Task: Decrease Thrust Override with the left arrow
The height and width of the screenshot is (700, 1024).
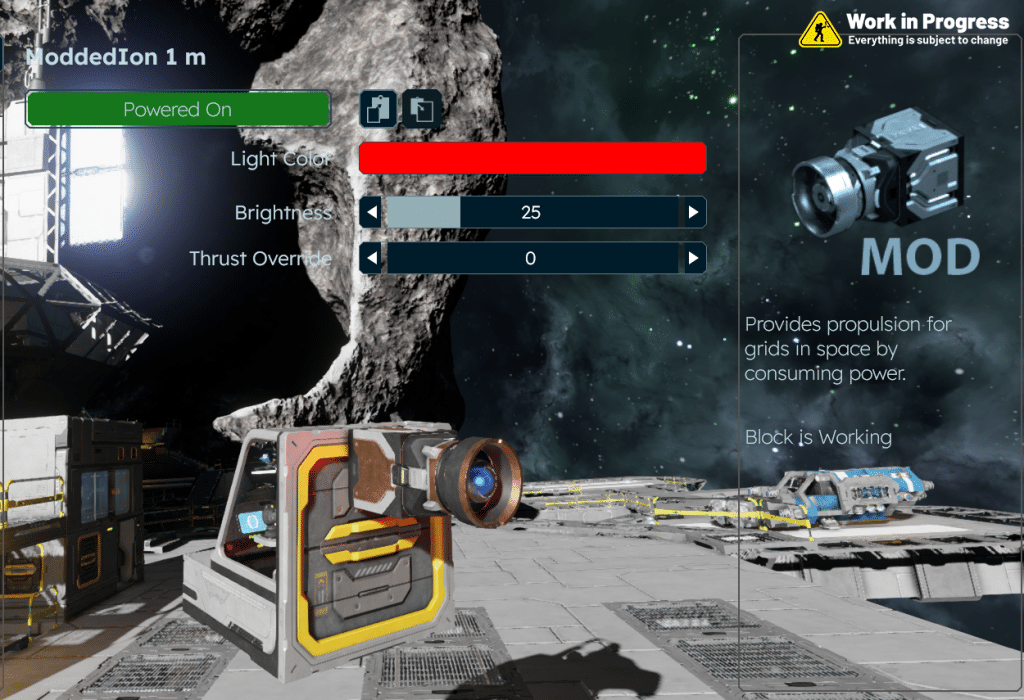Action: point(371,258)
